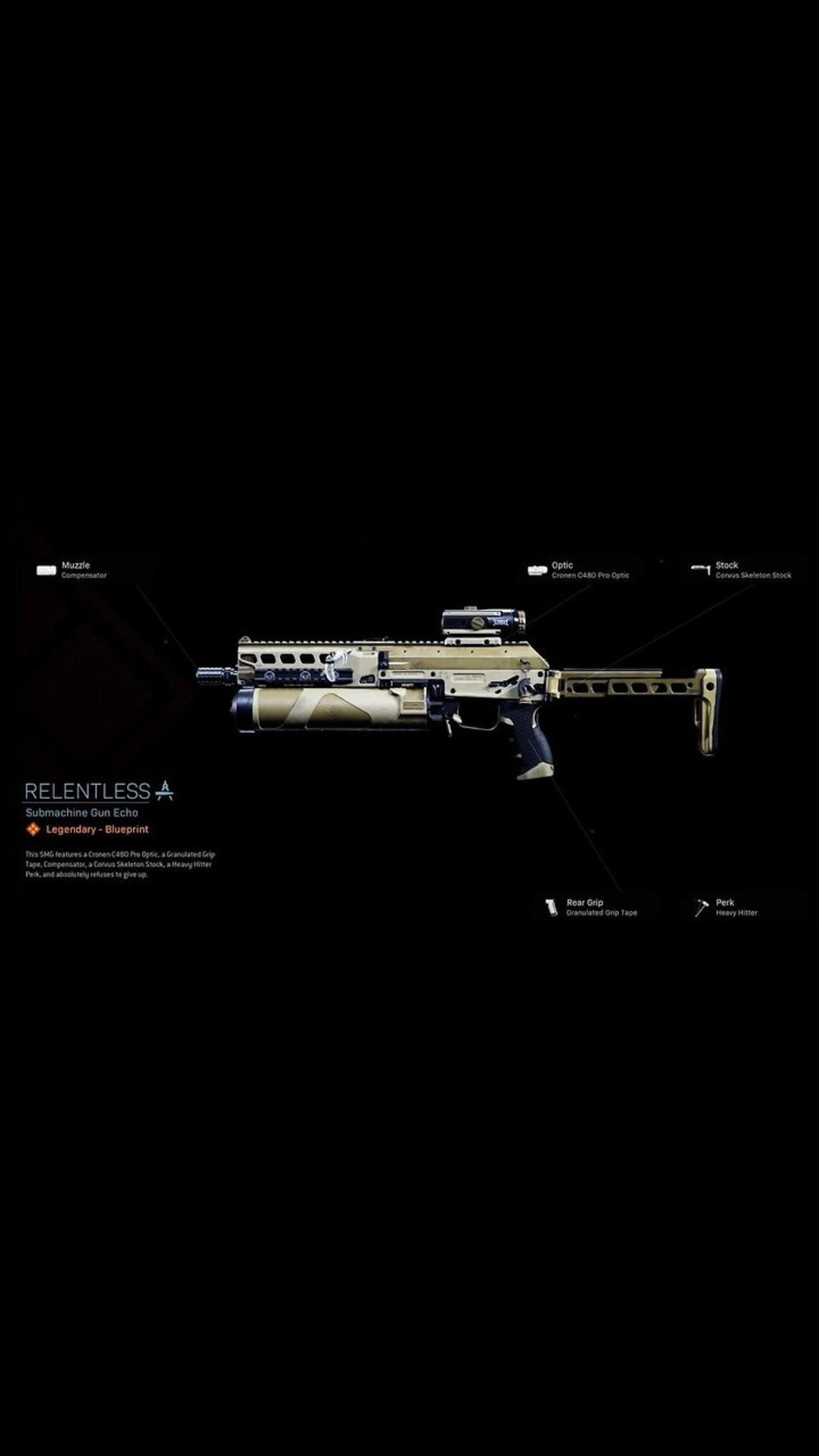Click the SMG description paragraph

pyautogui.click(x=122, y=862)
